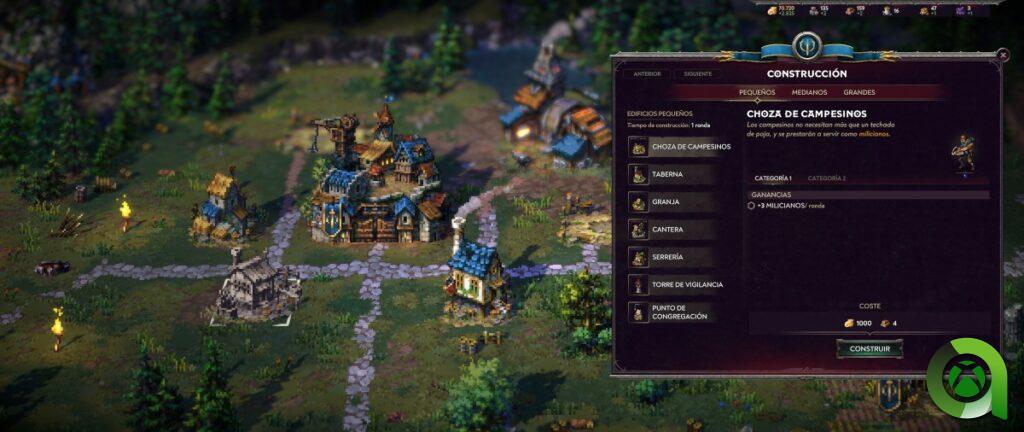Viewport: 1024px width, 432px height.
Task: Open the Medianos buildings tab
Action: [x=810, y=92]
